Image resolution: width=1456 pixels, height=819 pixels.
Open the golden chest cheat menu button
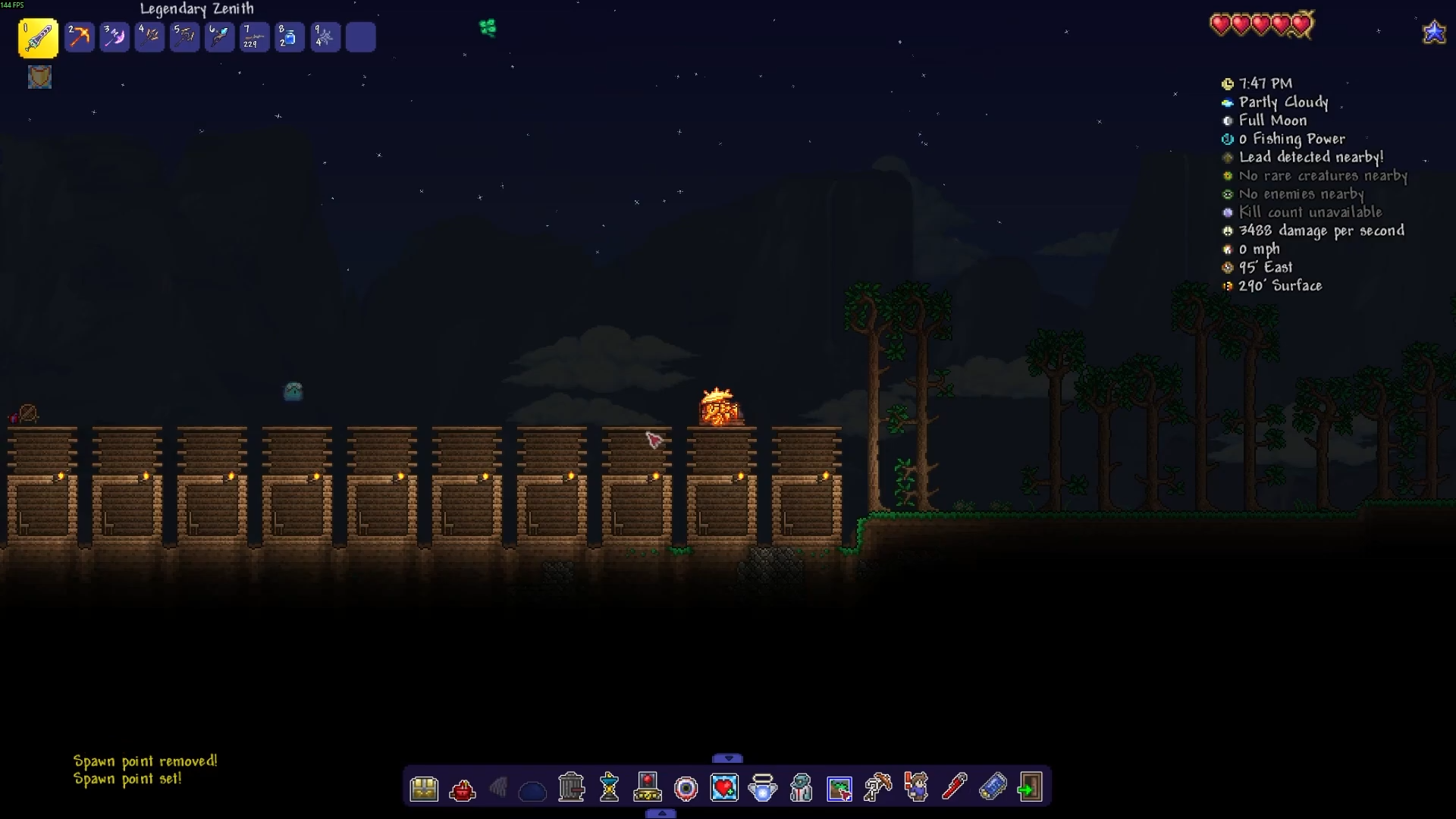[x=424, y=789]
